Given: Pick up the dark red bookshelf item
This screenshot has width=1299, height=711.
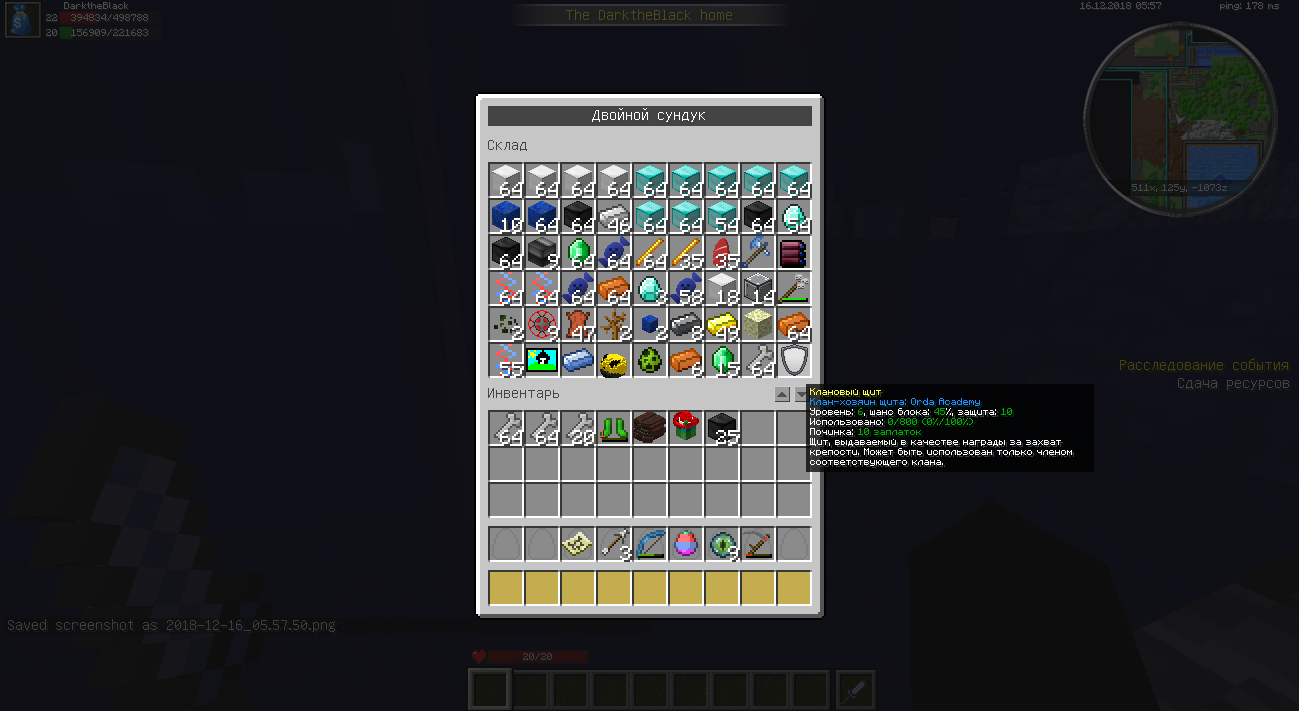Looking at the screenshot, I should 794,253.
